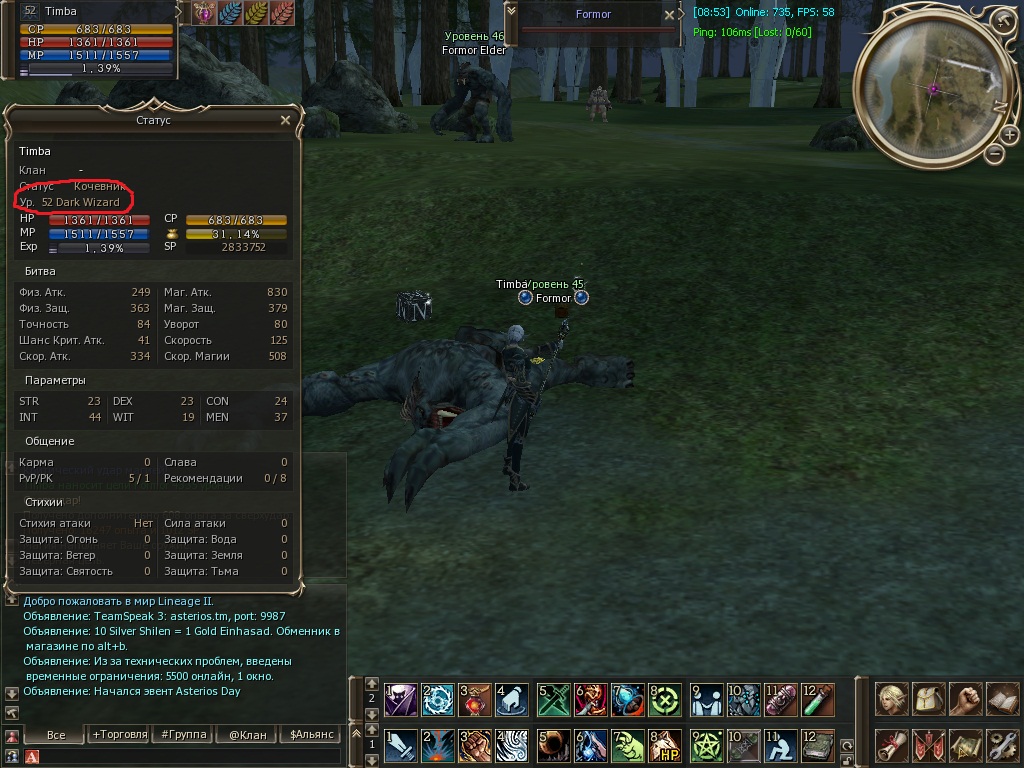Select the Formor target name bar

pyautogui.click(x=593, y=14)
